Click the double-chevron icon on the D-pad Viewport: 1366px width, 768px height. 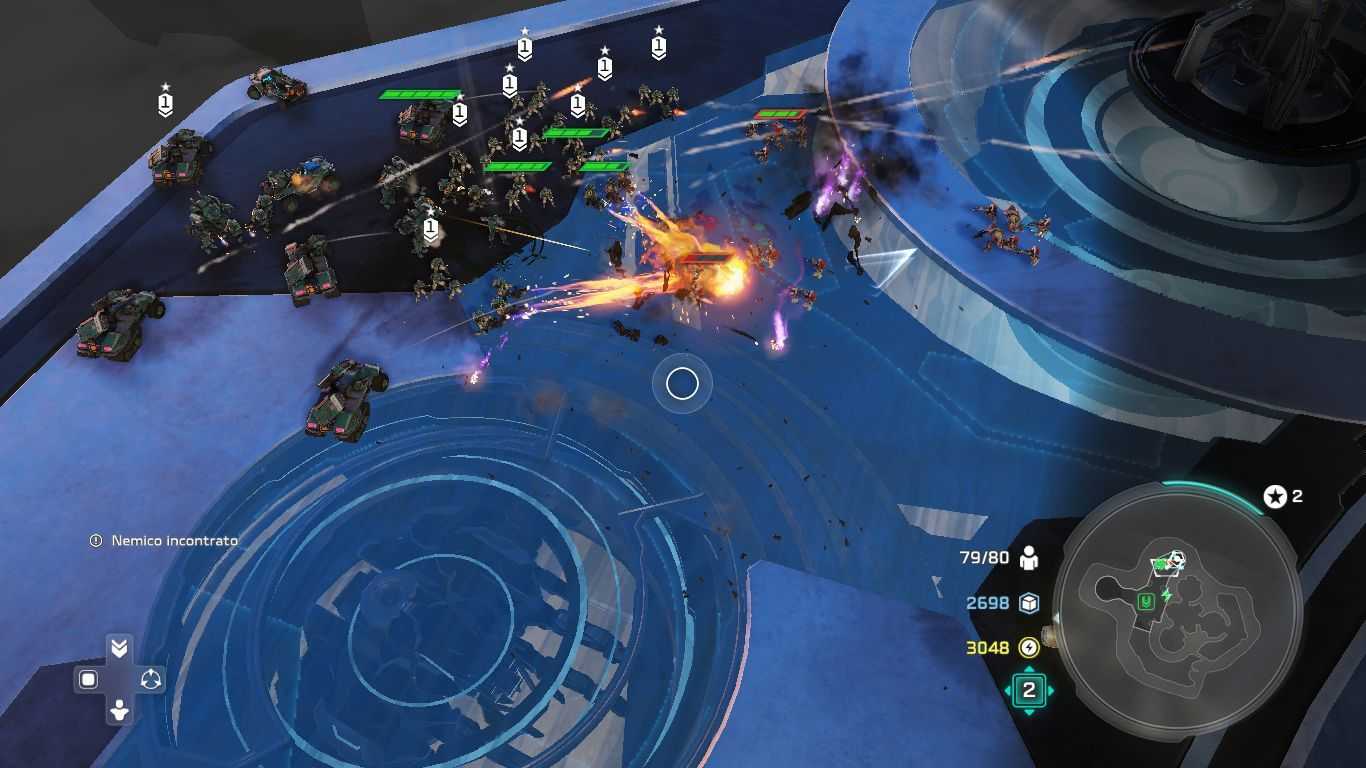pyautogui.click(x=119, y=648)
